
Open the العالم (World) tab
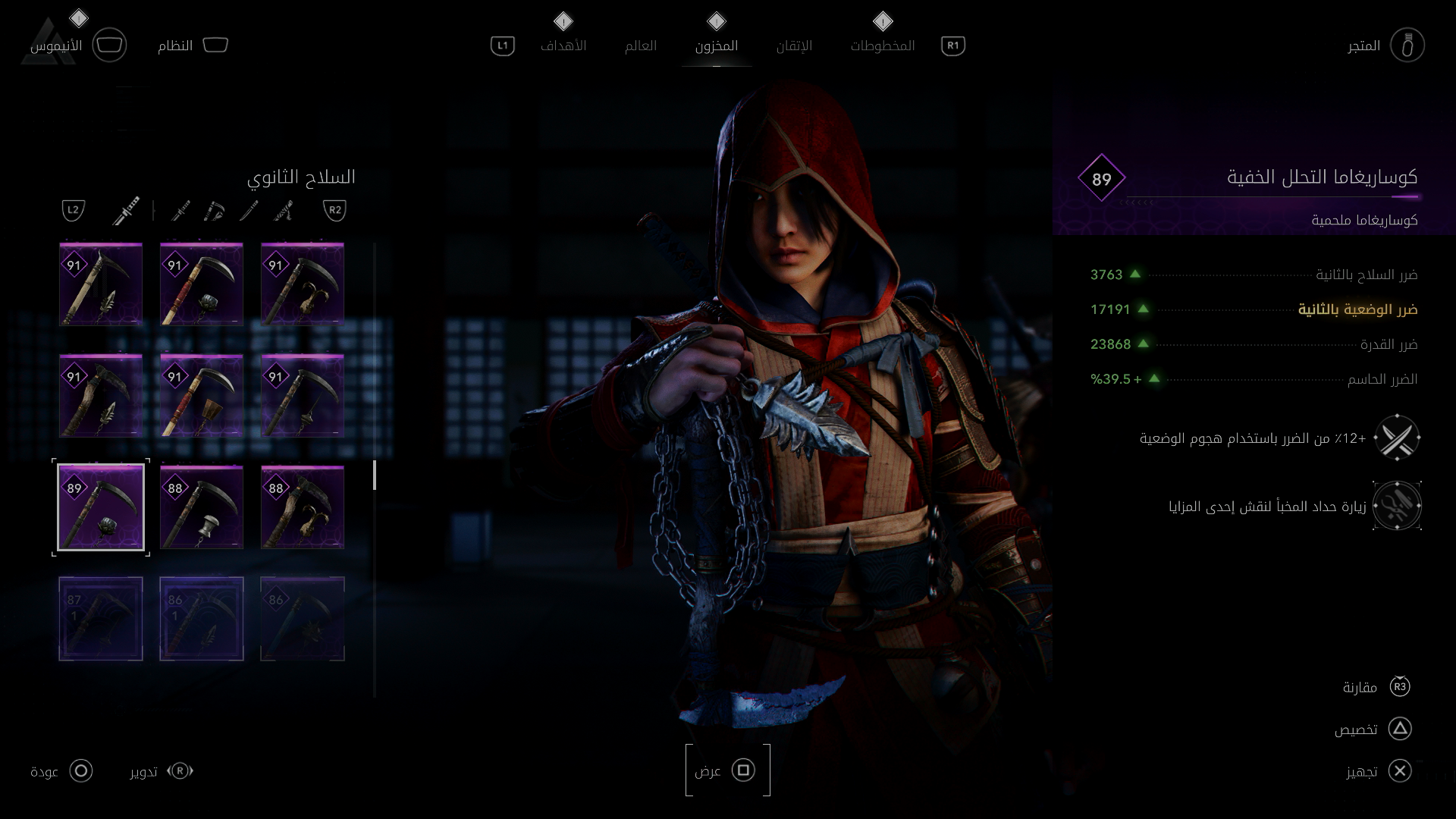pos(640,45)
